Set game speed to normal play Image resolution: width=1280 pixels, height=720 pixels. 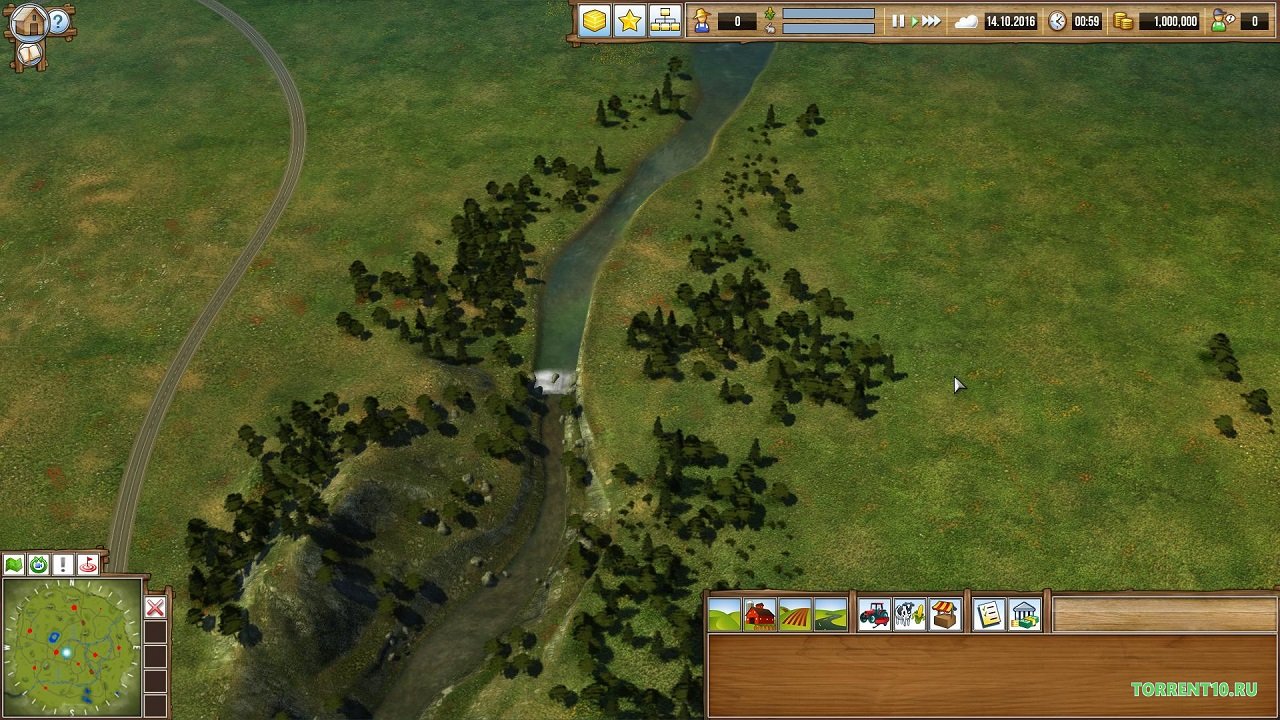[914, 21]
